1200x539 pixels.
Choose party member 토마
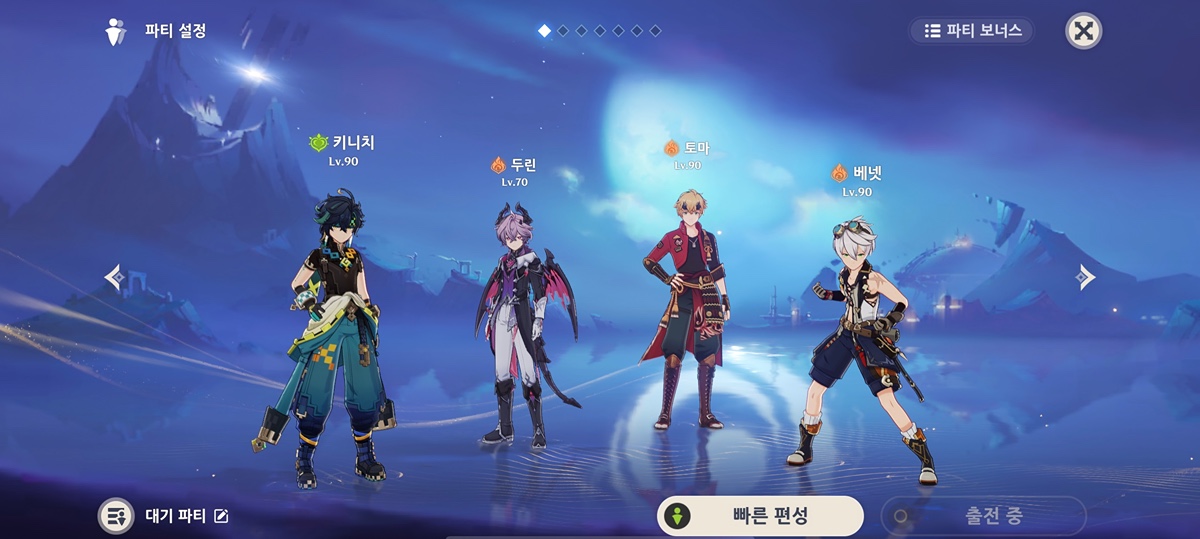(686, 310)
